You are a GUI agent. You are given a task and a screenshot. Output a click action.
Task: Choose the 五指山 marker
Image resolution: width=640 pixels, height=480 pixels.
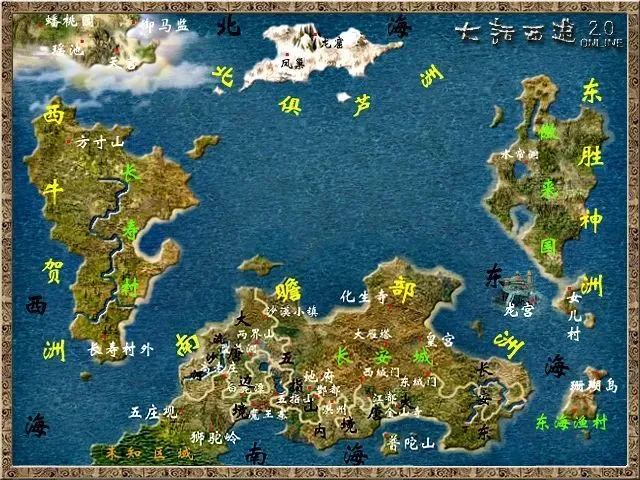[296, 397]
